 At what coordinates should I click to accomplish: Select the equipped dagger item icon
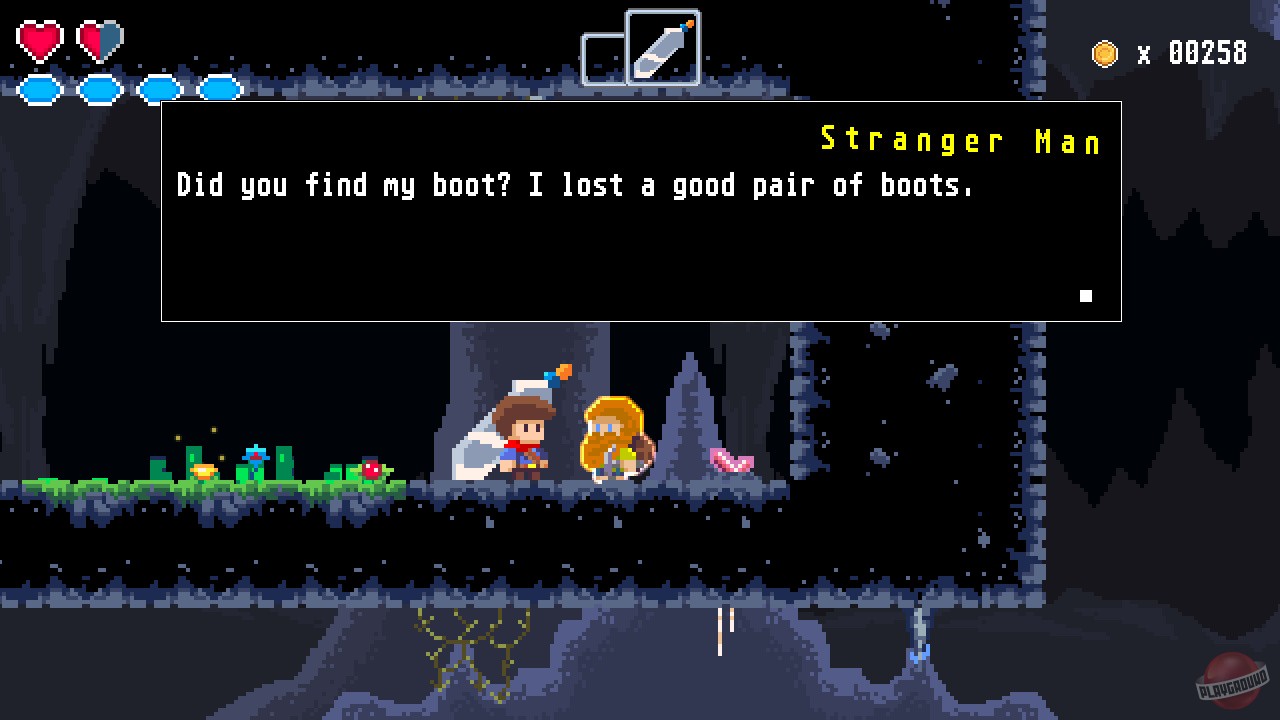(x=662, y=45)
